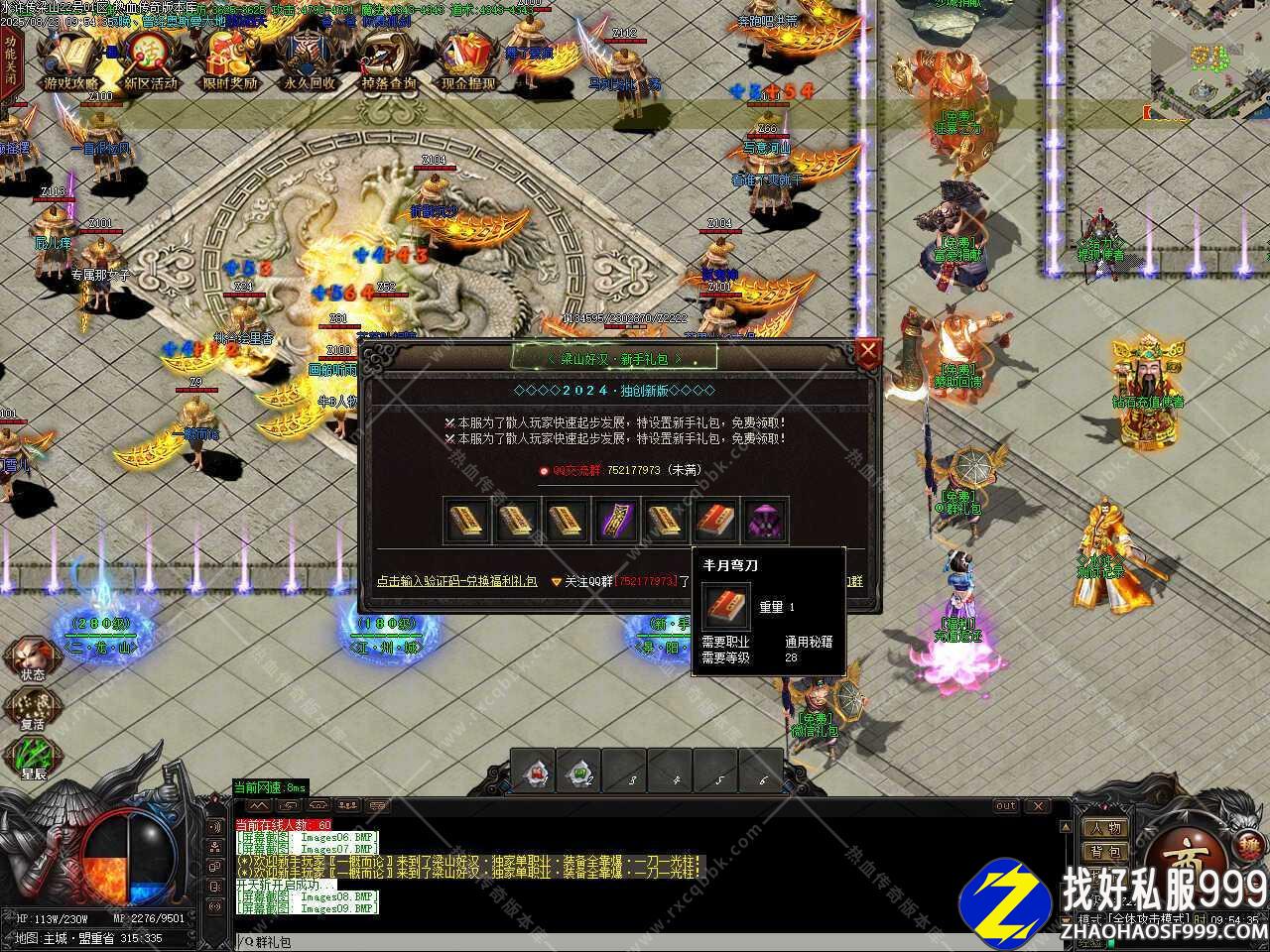Select the red book reward in gift row

(x=715, y=521)
